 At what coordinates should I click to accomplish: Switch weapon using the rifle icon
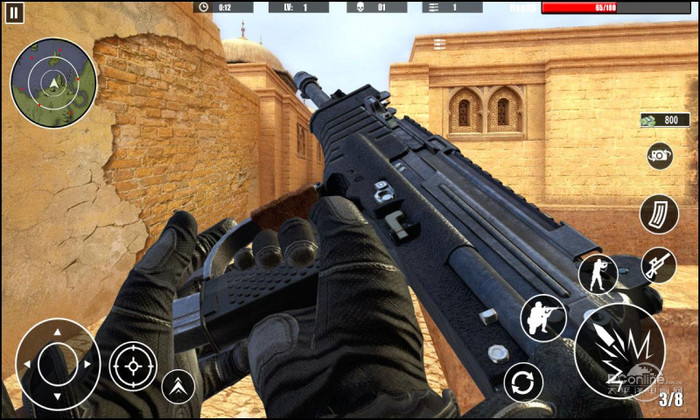coord(658,265)
